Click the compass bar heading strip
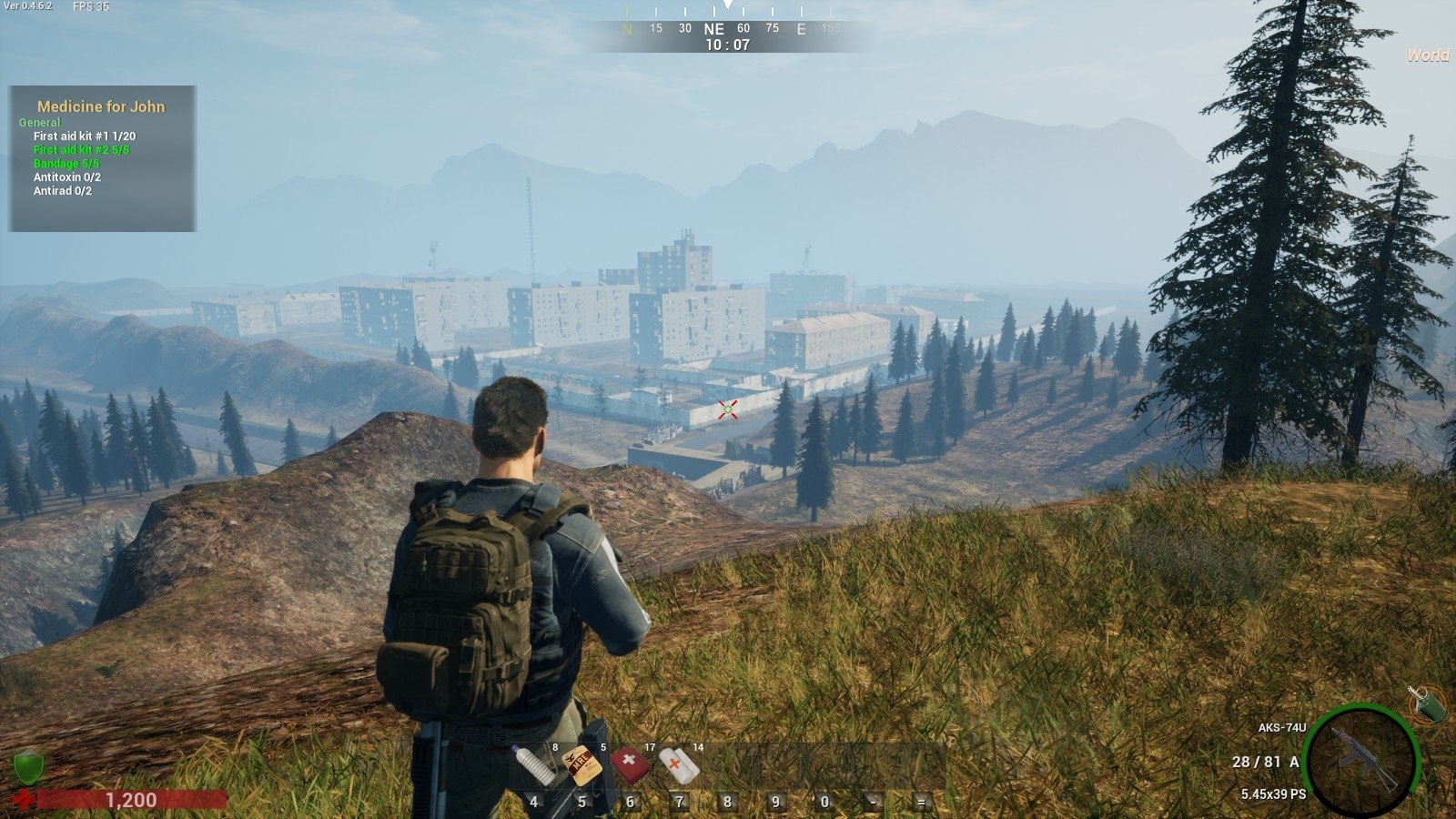Screen dimensions: 1456x819 (x=728, y=28)
